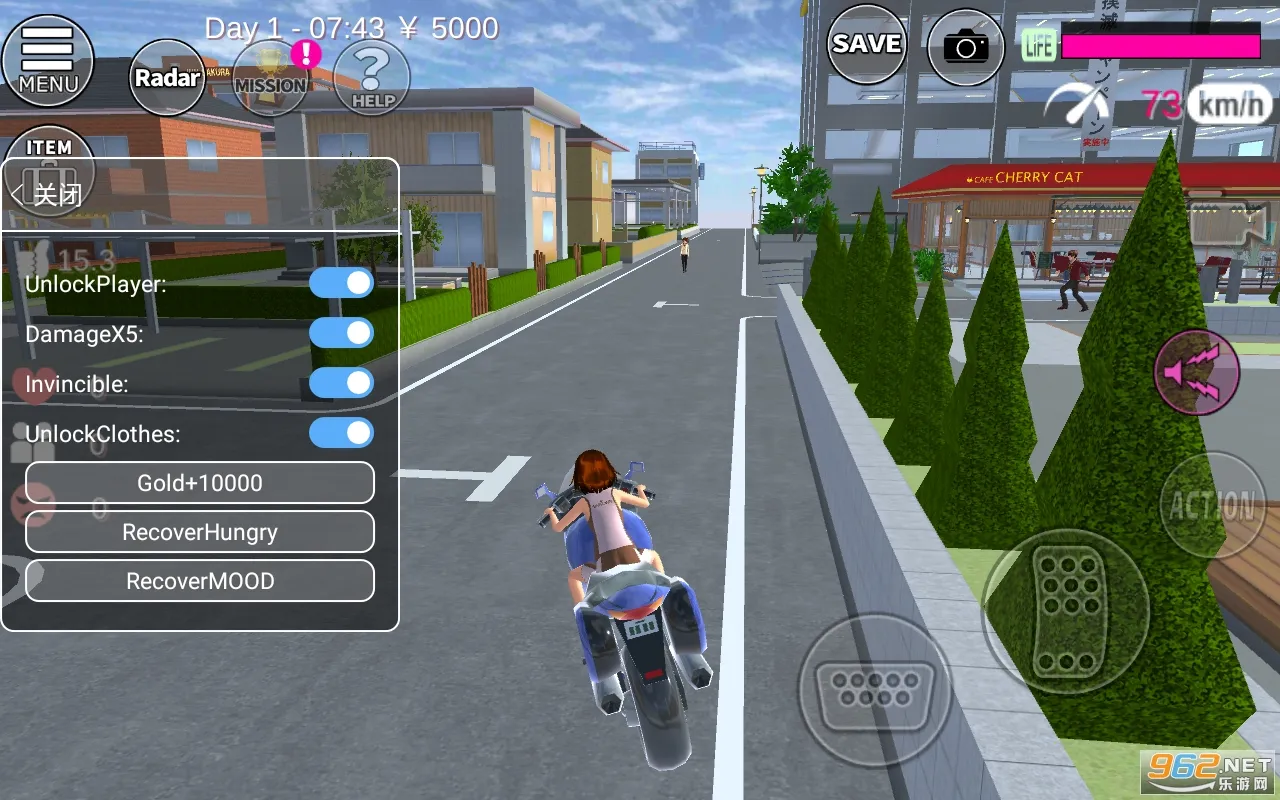Toggle the Invincible cheat switch
Viewport: 1280px width, 800px height.
click(x=341, y=383)
